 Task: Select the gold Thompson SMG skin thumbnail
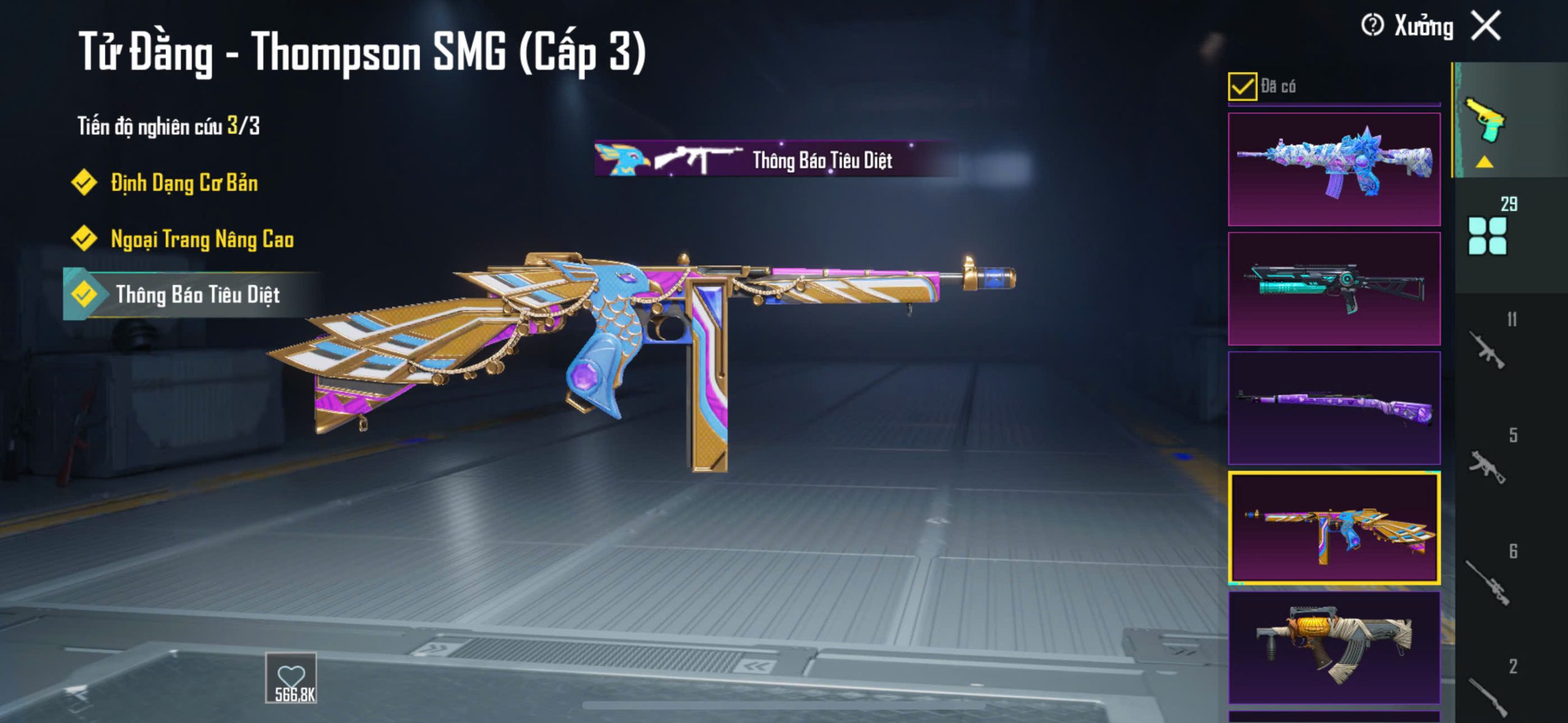(x=1334, y=528)
